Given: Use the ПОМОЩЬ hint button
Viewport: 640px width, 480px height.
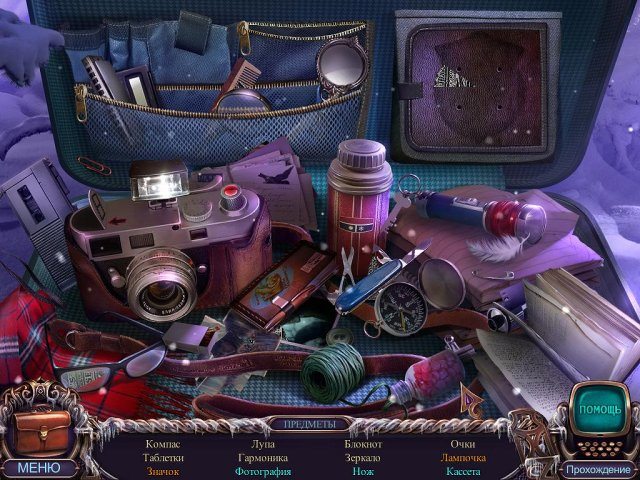Looking at the screenshot, I should pyautogui.click(x=600, y=410).
